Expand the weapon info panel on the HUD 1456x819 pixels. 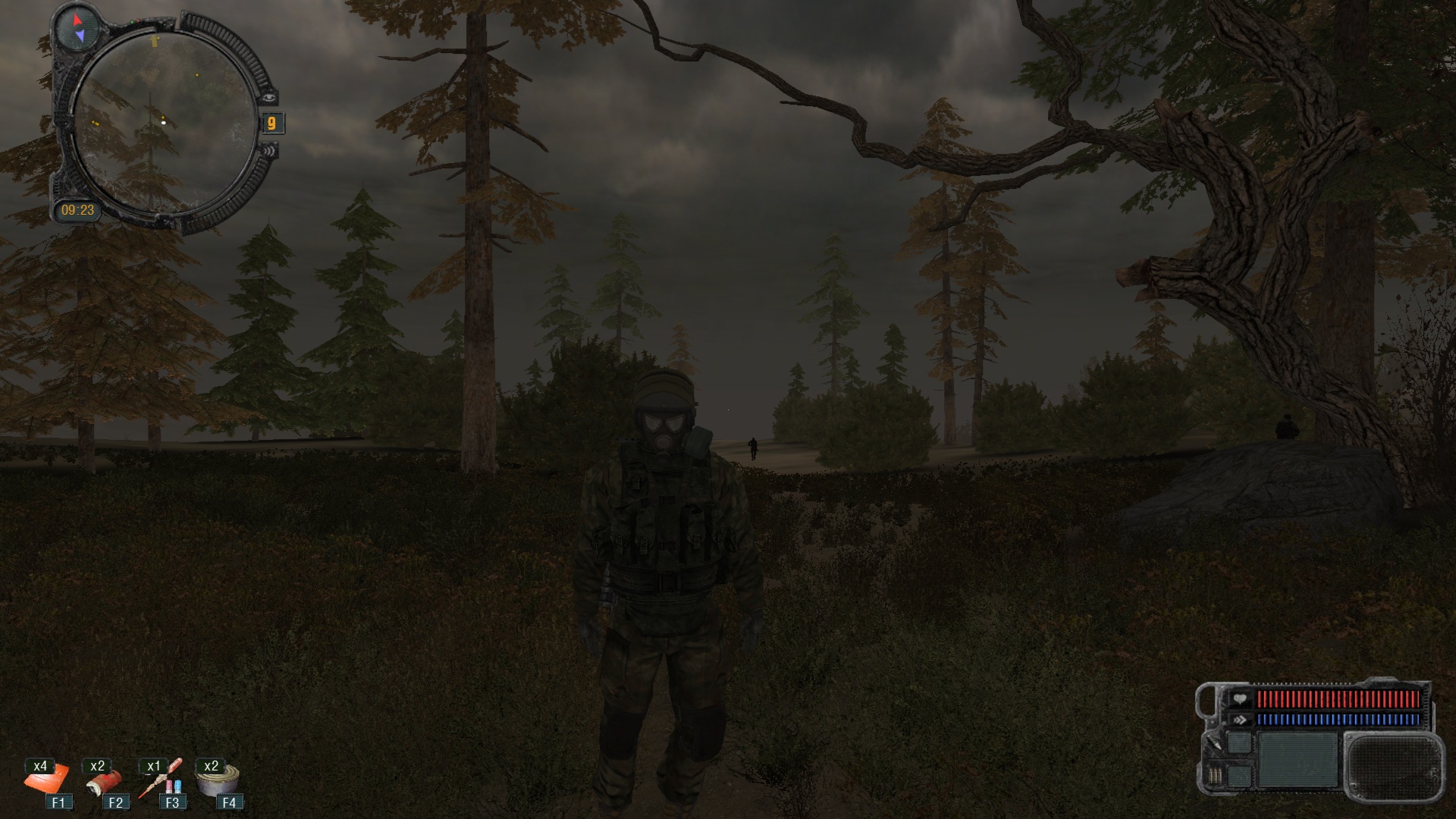(1297, 761)
